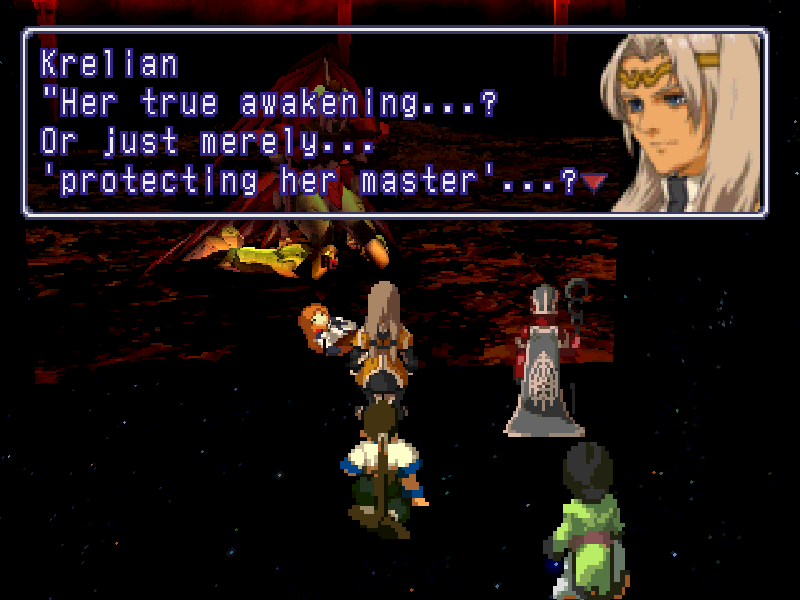Advance dialogue with the red arrow indicator
Image resolution: width=800 pixels, height=600 pixels.
pyautogui.click(x=595, y=183)
